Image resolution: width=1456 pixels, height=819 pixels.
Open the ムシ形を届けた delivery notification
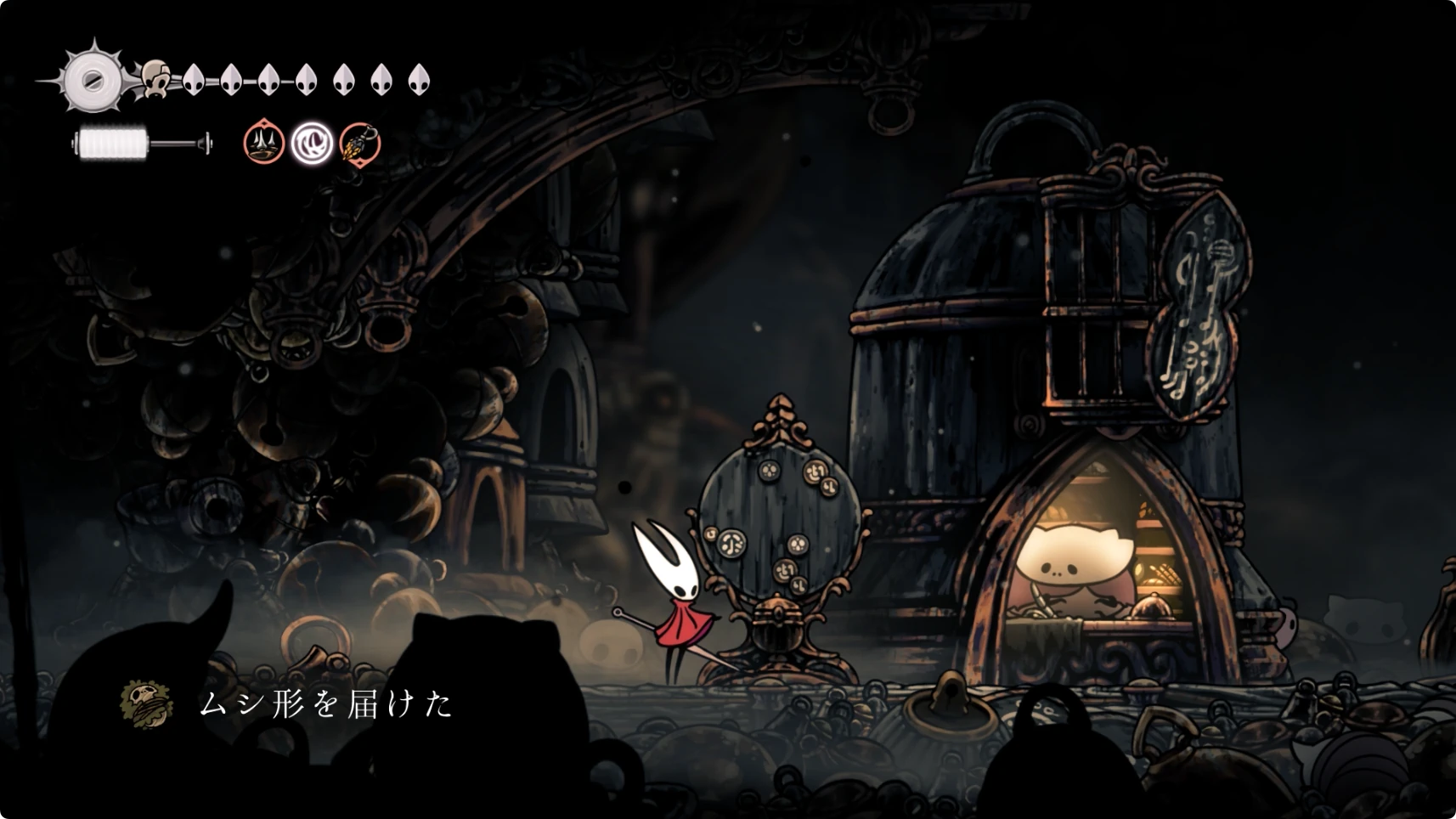(325, 704)
